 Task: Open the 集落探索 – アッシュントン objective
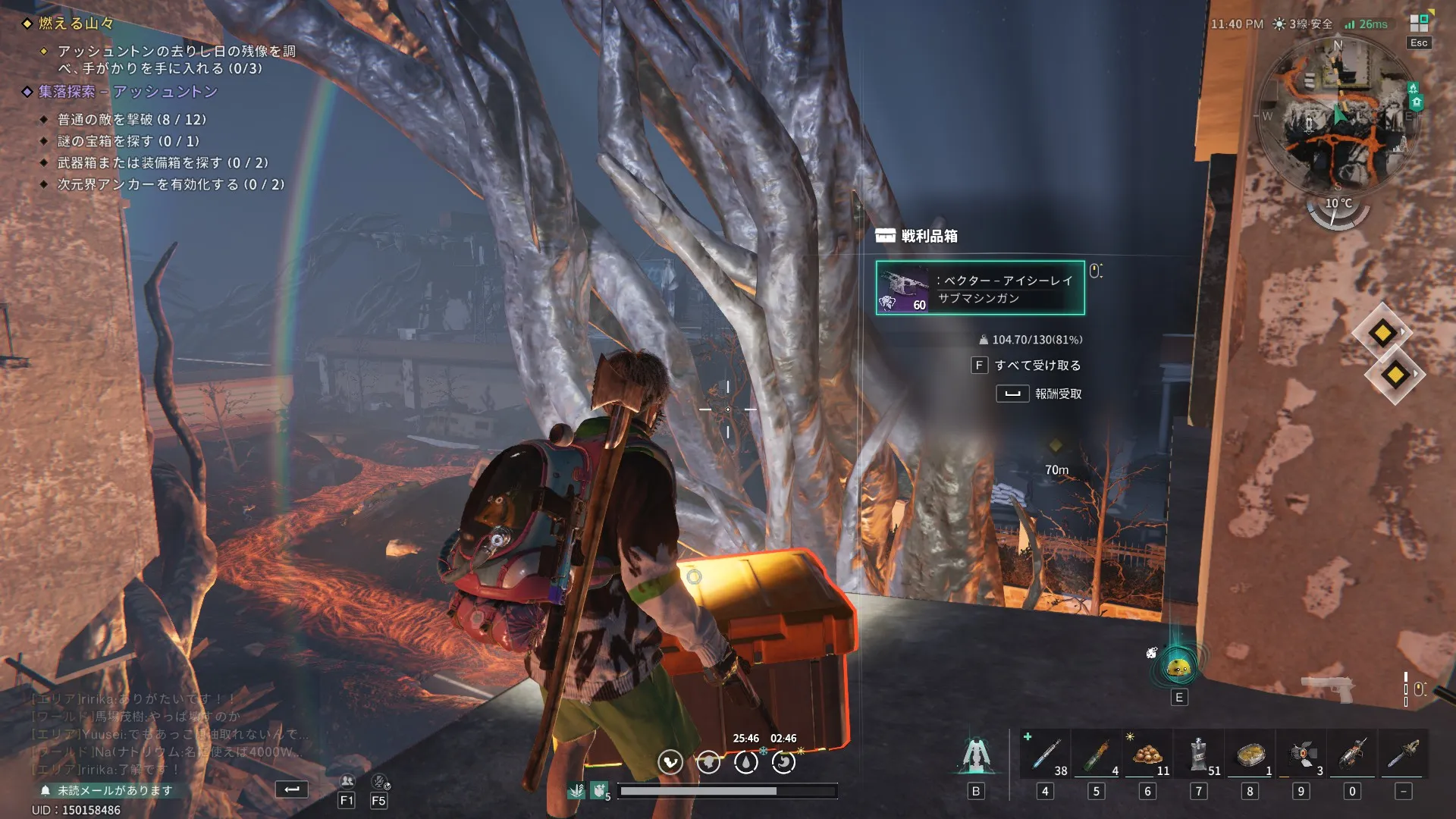(x=127, y=92)
